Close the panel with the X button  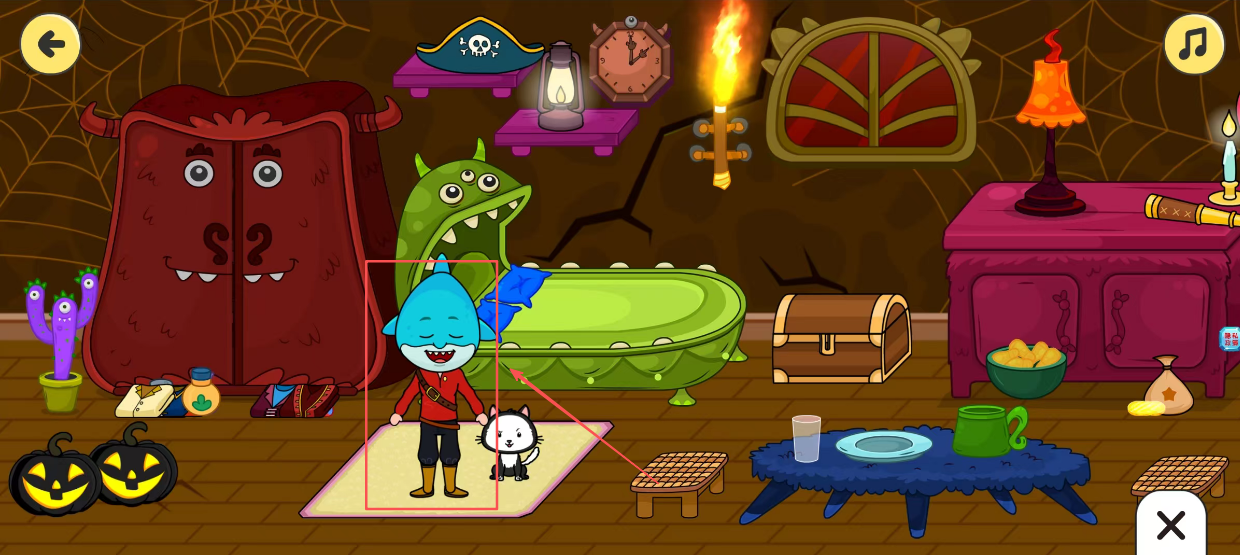[1170, 524]
